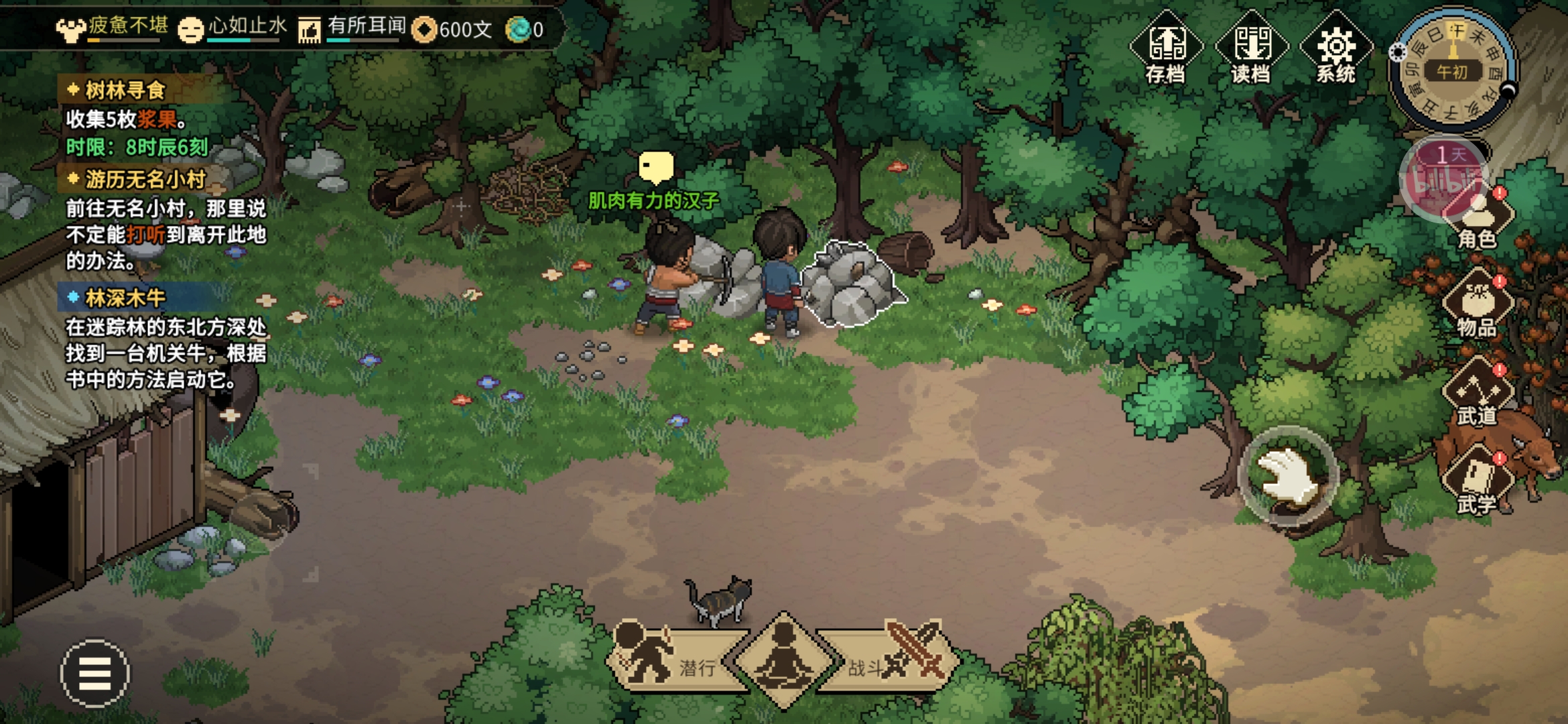Open the 武道 martial path screen
This screenshot has height=724, width=1568.
(x=1478, y=394)
